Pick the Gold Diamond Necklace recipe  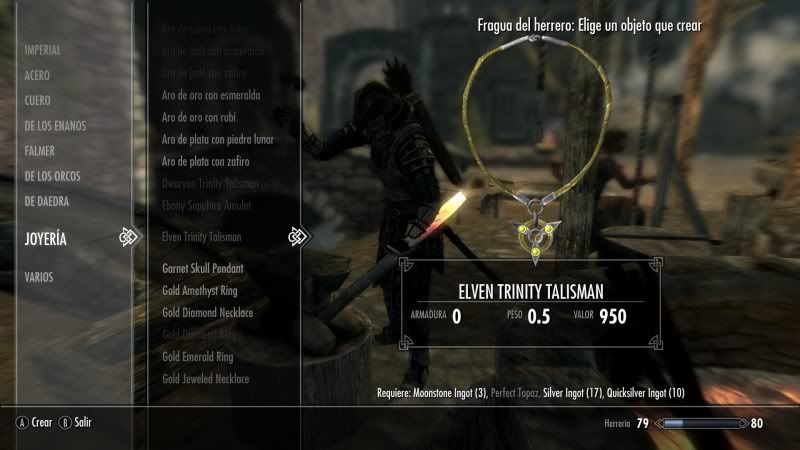(x=207, y=313)
